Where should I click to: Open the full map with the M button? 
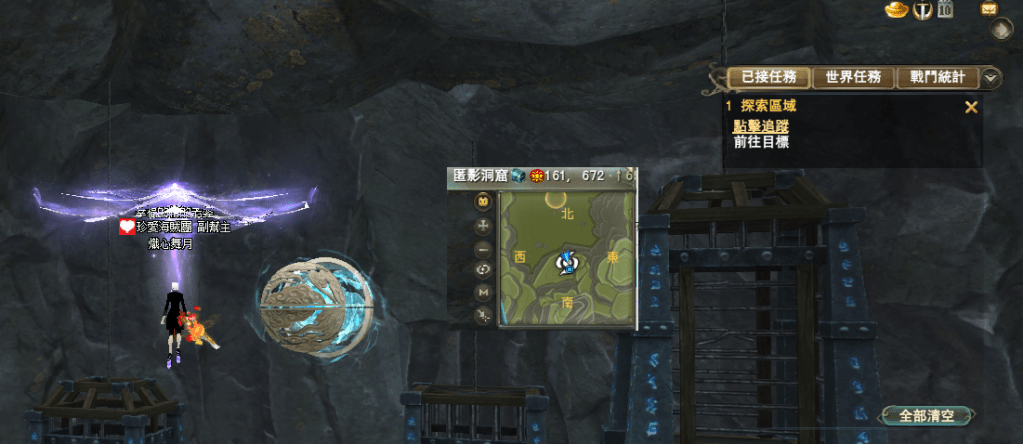(x=483, y=292)
